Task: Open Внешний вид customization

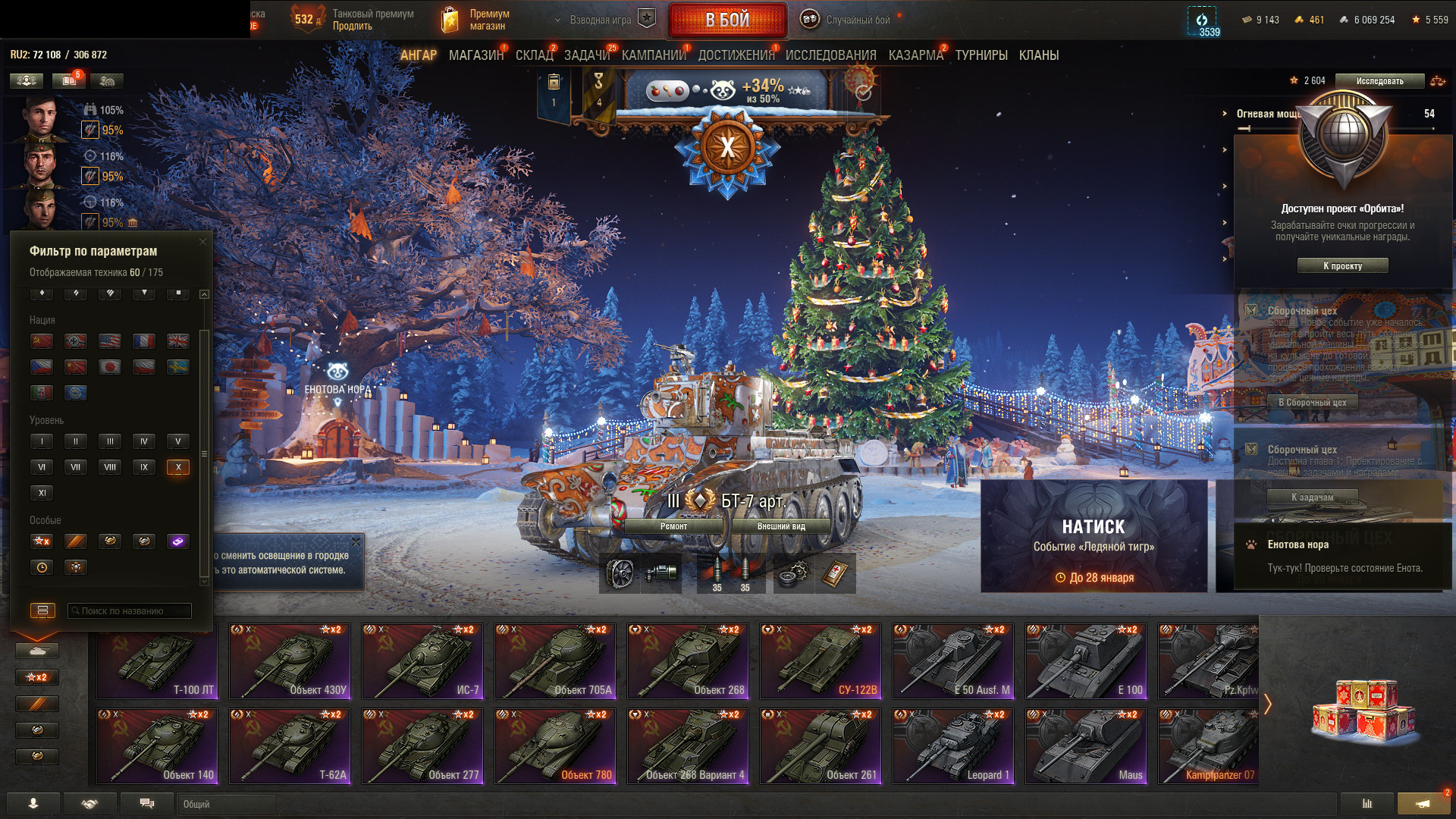Action: [x=781, y=526]
